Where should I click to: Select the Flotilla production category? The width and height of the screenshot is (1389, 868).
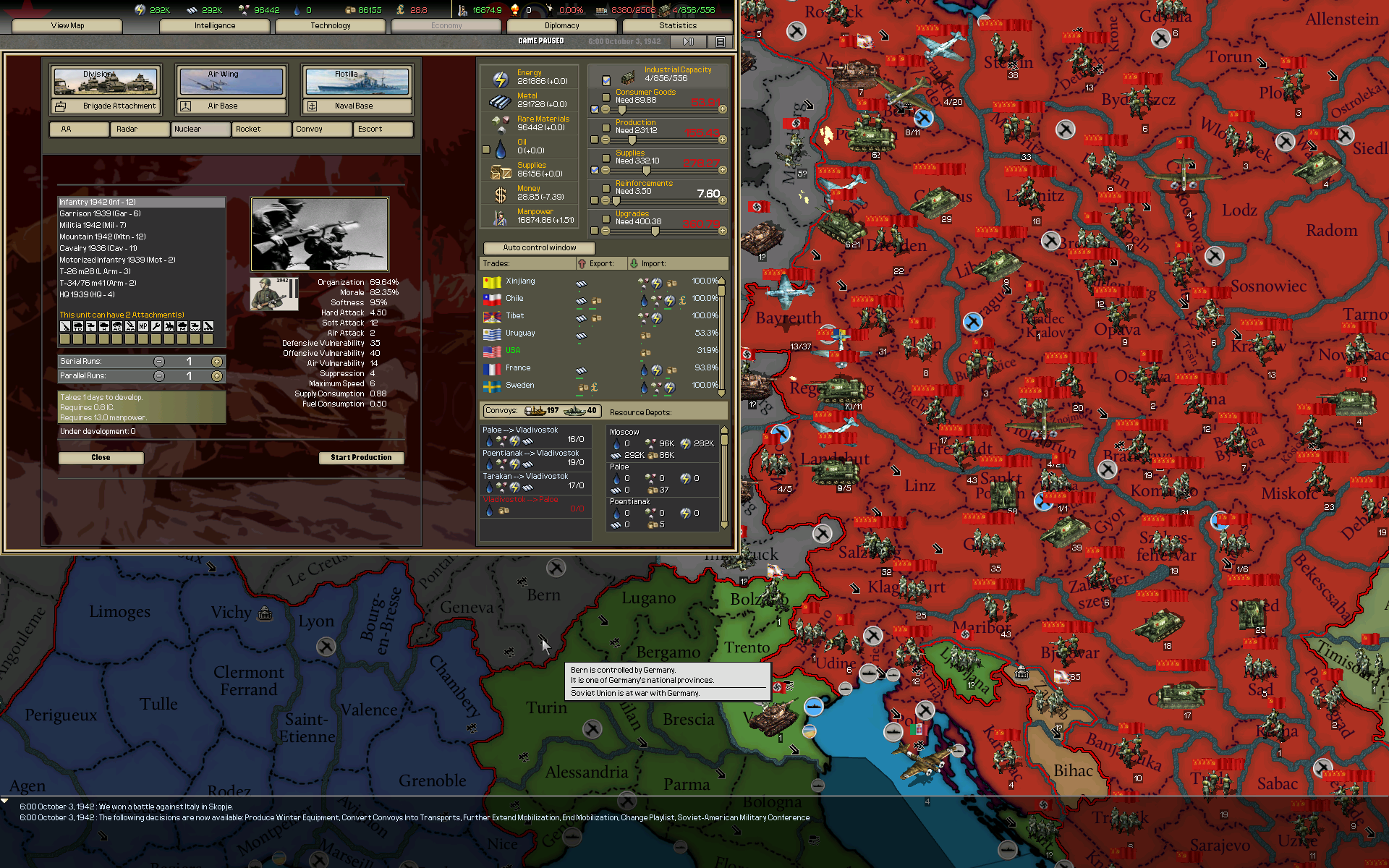pyautogui.click(x=357, y=82)
